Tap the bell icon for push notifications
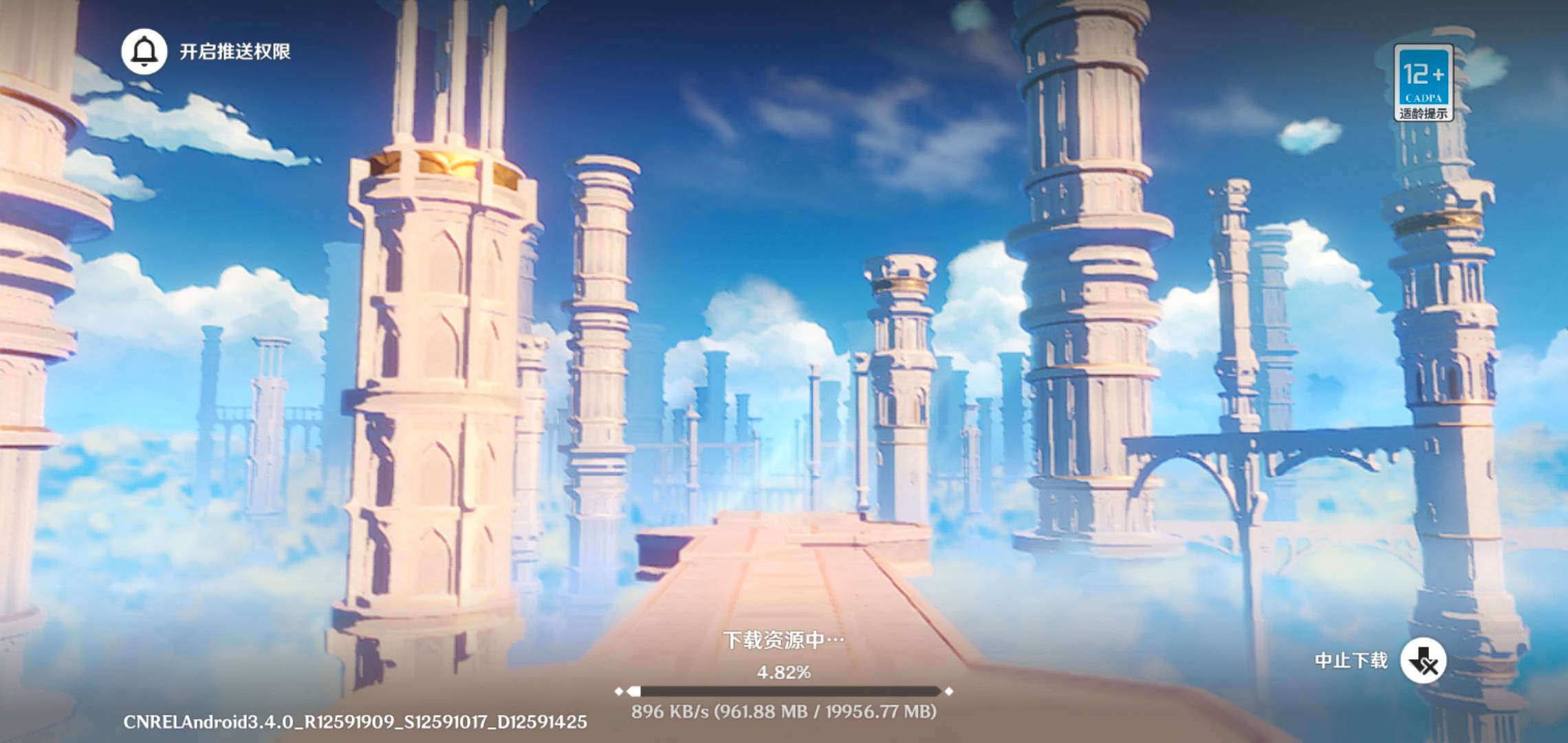 coord(144,52)
